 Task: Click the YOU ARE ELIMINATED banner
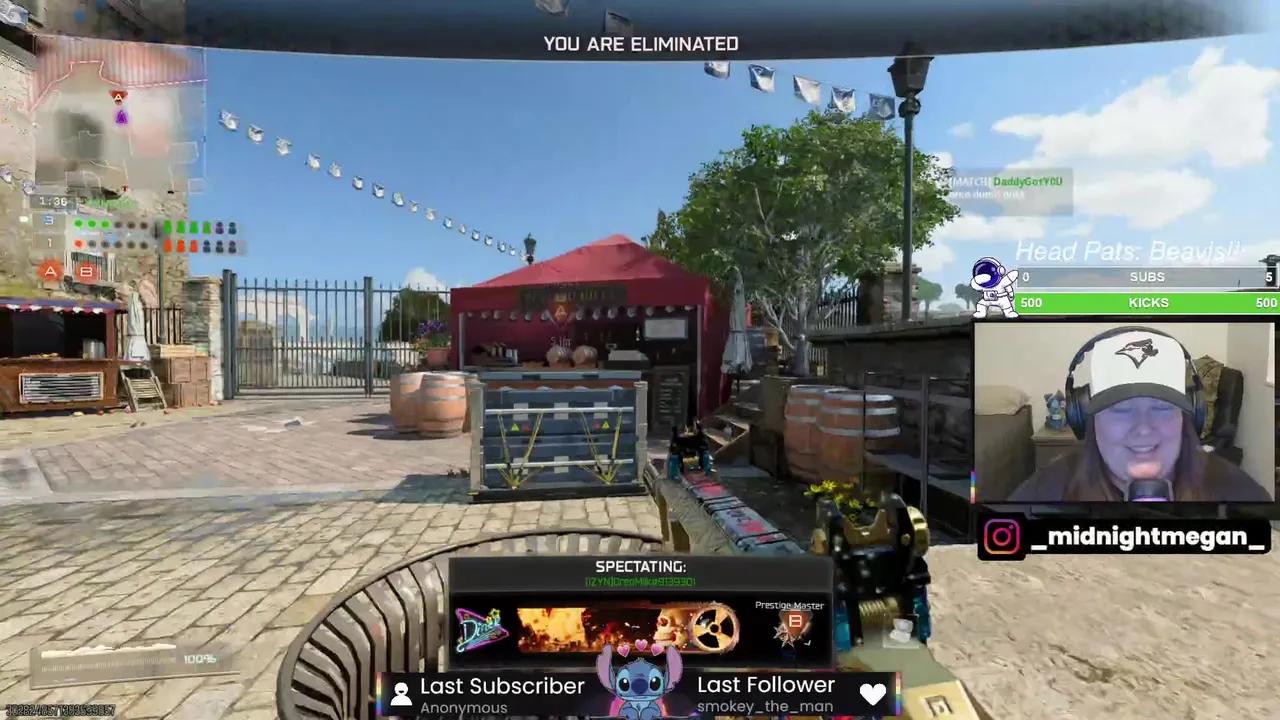tap(640, 43)
